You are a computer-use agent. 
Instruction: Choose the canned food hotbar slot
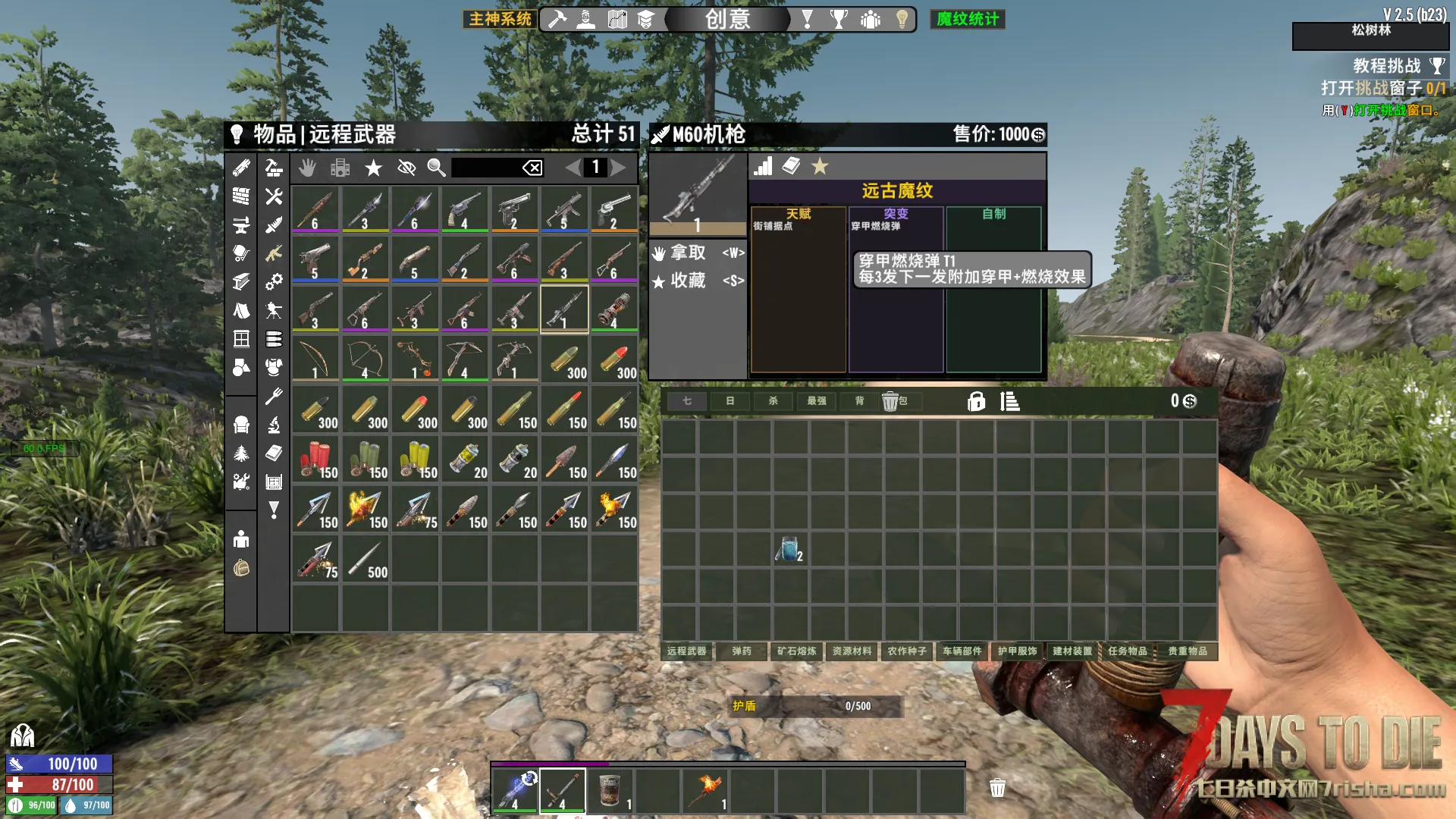610,790
